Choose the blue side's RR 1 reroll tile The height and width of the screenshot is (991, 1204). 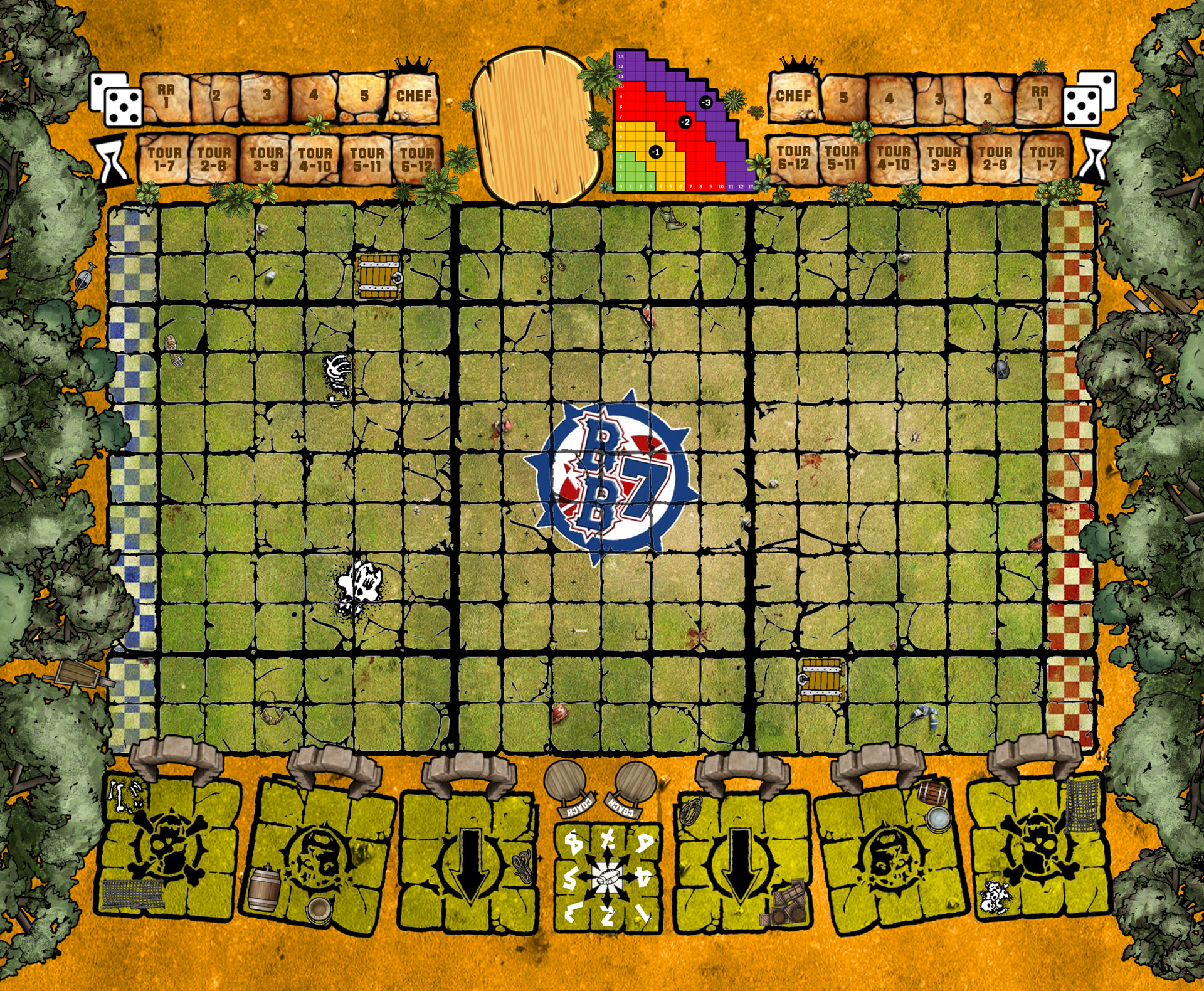166,97
